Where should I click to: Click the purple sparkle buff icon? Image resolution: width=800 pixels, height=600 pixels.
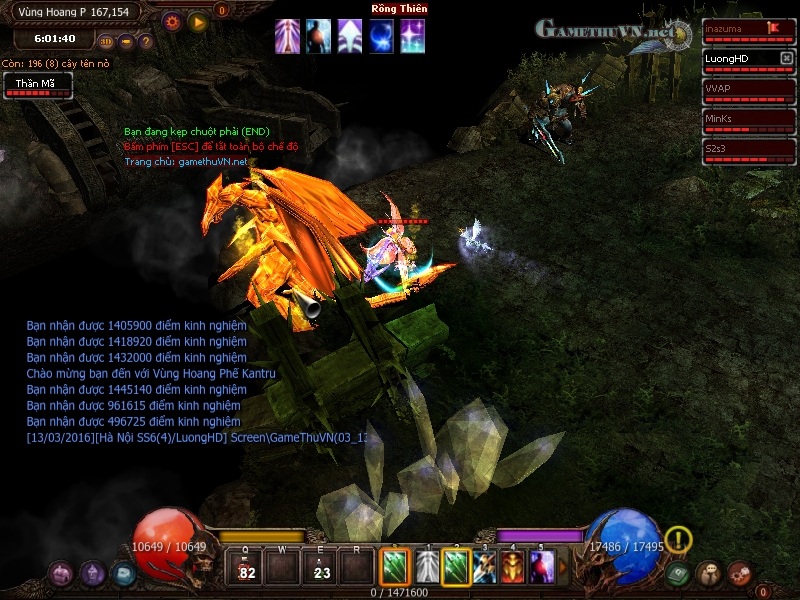pos(412,36)
